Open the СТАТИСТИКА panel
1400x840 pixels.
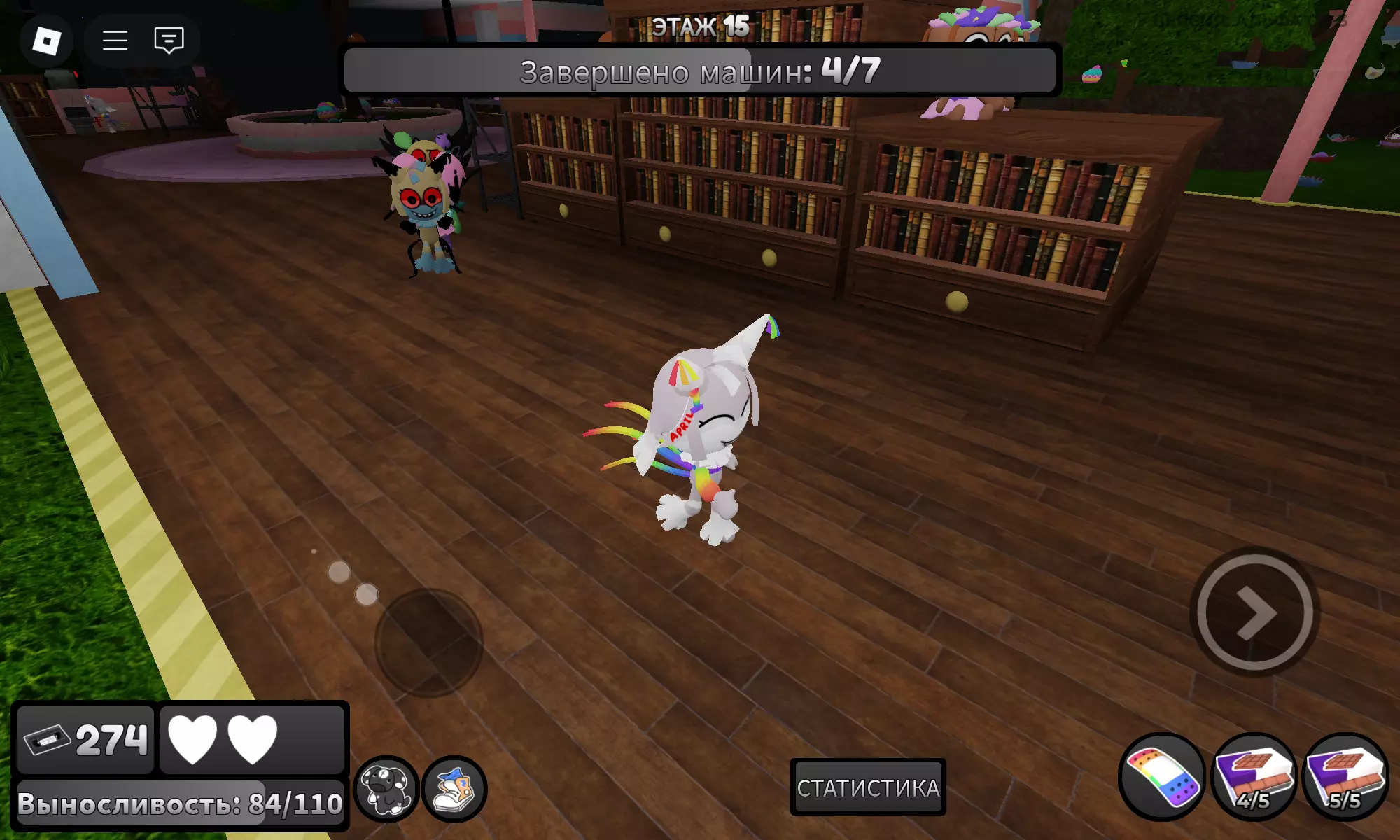coord(868,787)
